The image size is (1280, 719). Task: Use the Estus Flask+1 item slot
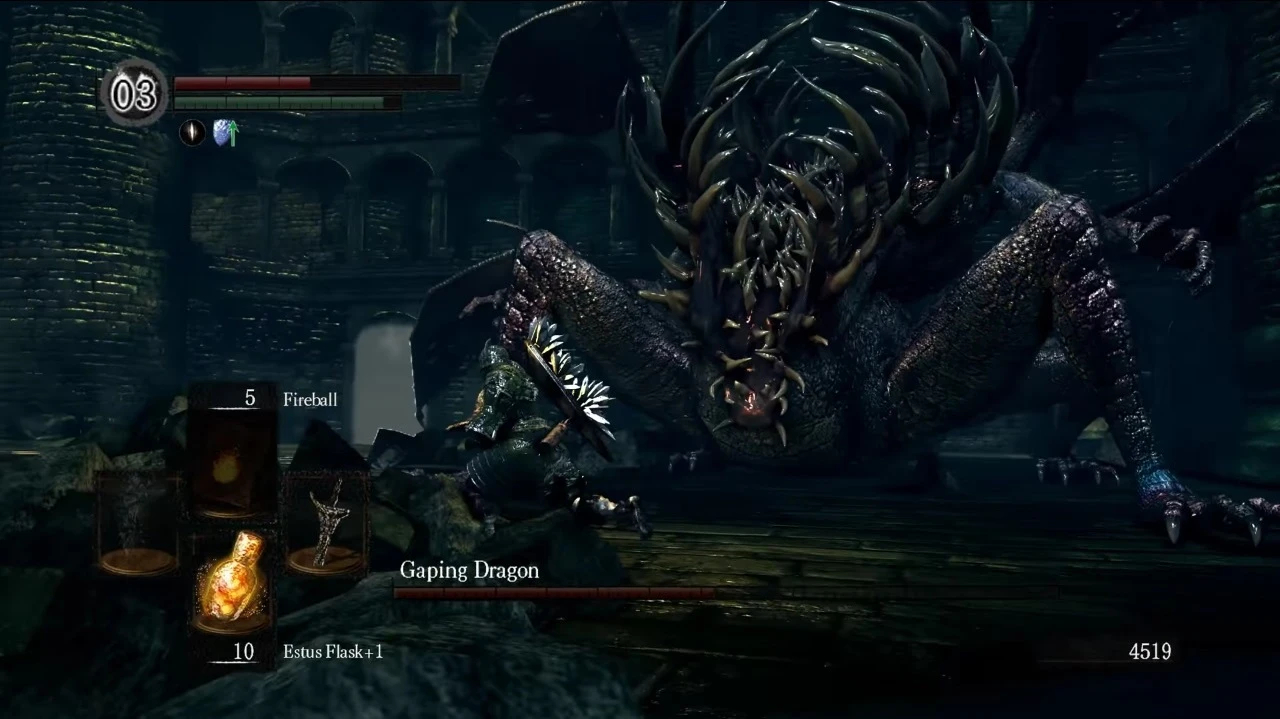pyautogui.click(x=232, y=580)
